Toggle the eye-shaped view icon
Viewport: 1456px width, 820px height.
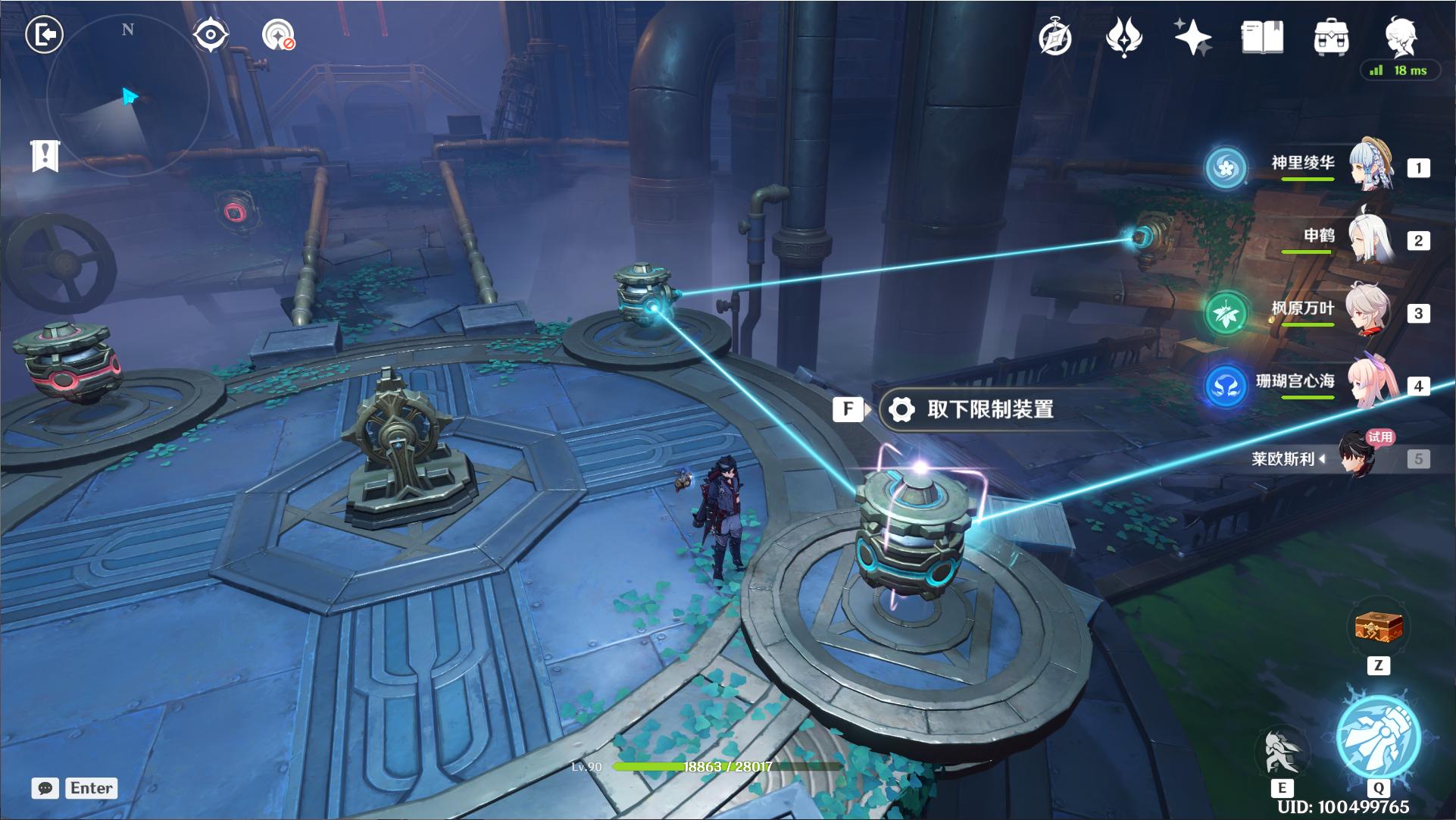coord(210,35)
